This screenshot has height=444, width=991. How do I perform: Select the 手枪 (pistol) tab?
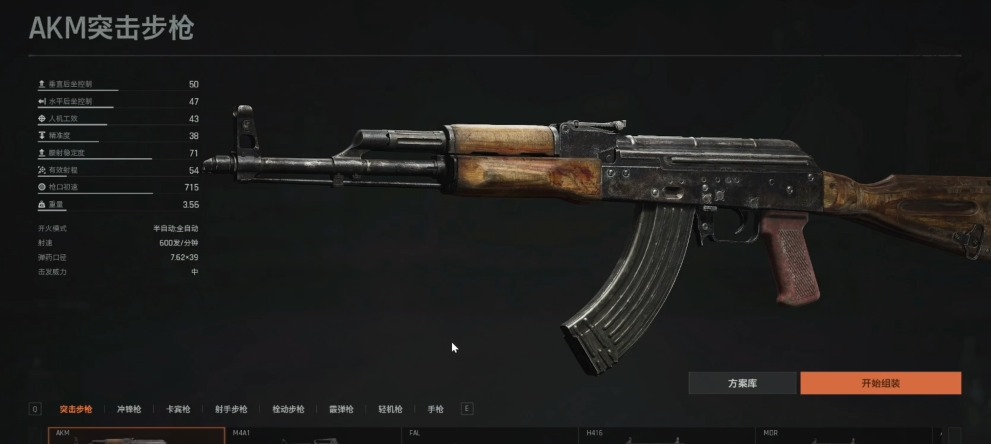coord(435,409)
